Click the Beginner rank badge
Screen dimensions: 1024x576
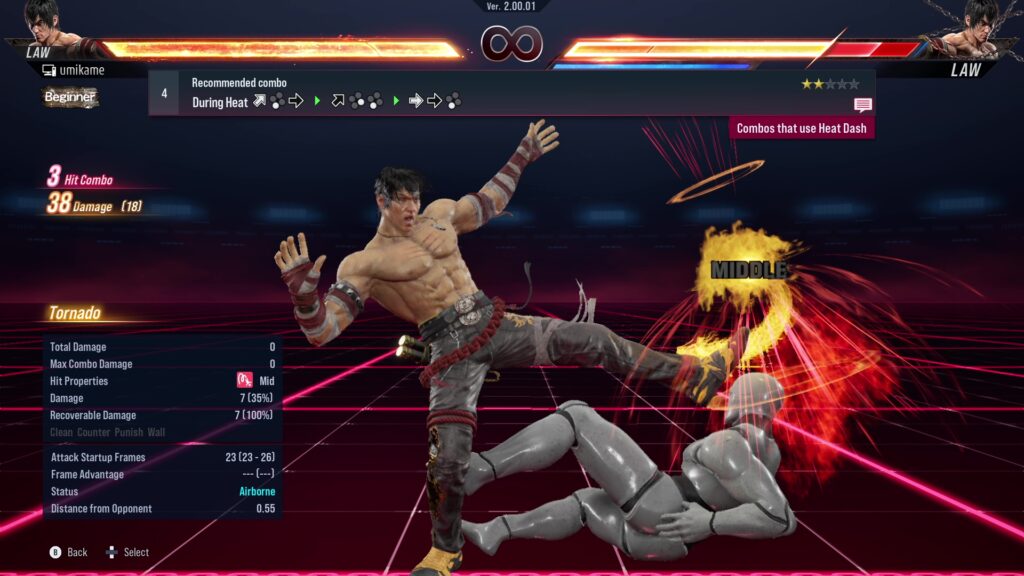70,97
